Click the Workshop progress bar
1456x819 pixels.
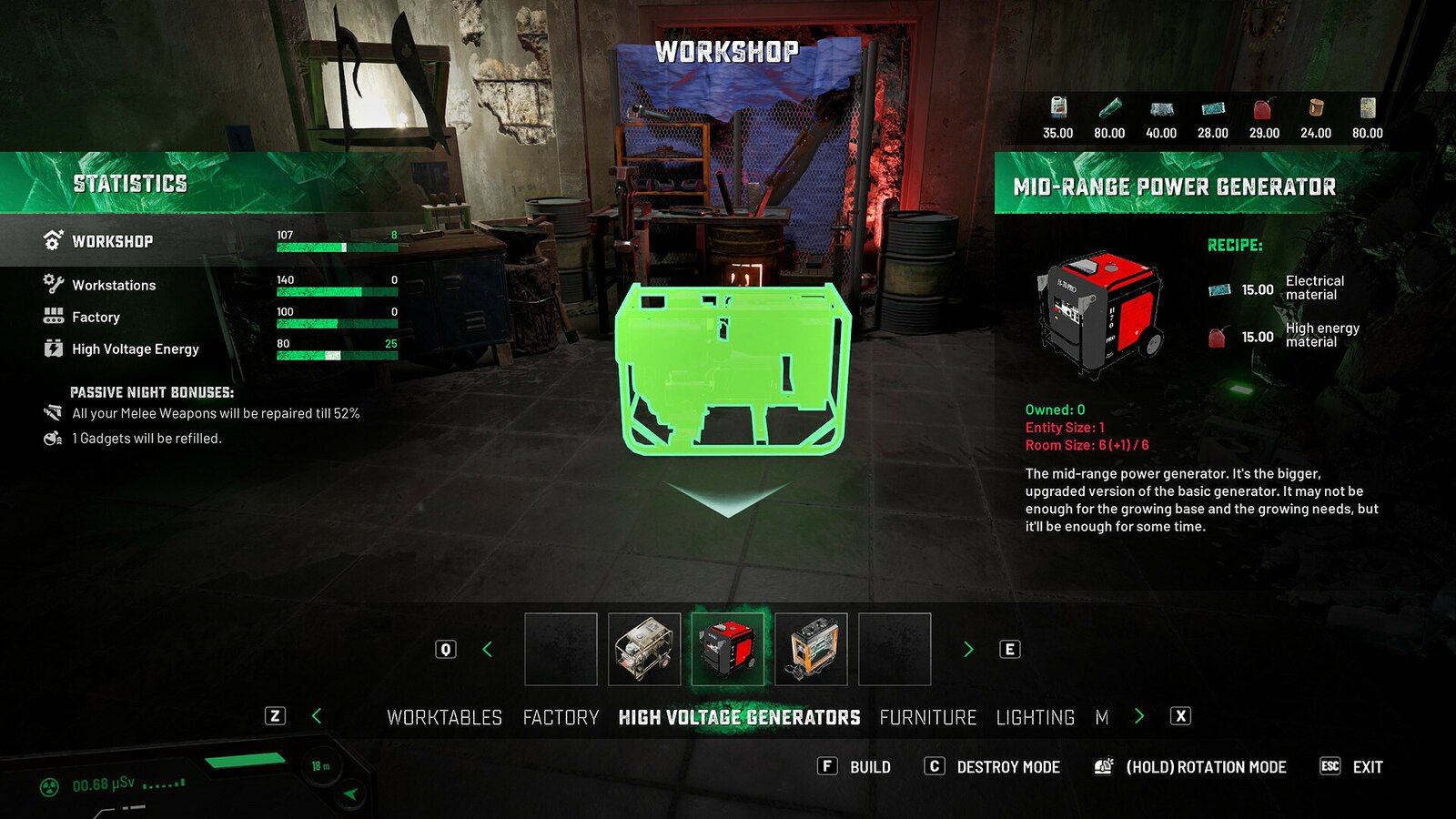coord(337,246)
